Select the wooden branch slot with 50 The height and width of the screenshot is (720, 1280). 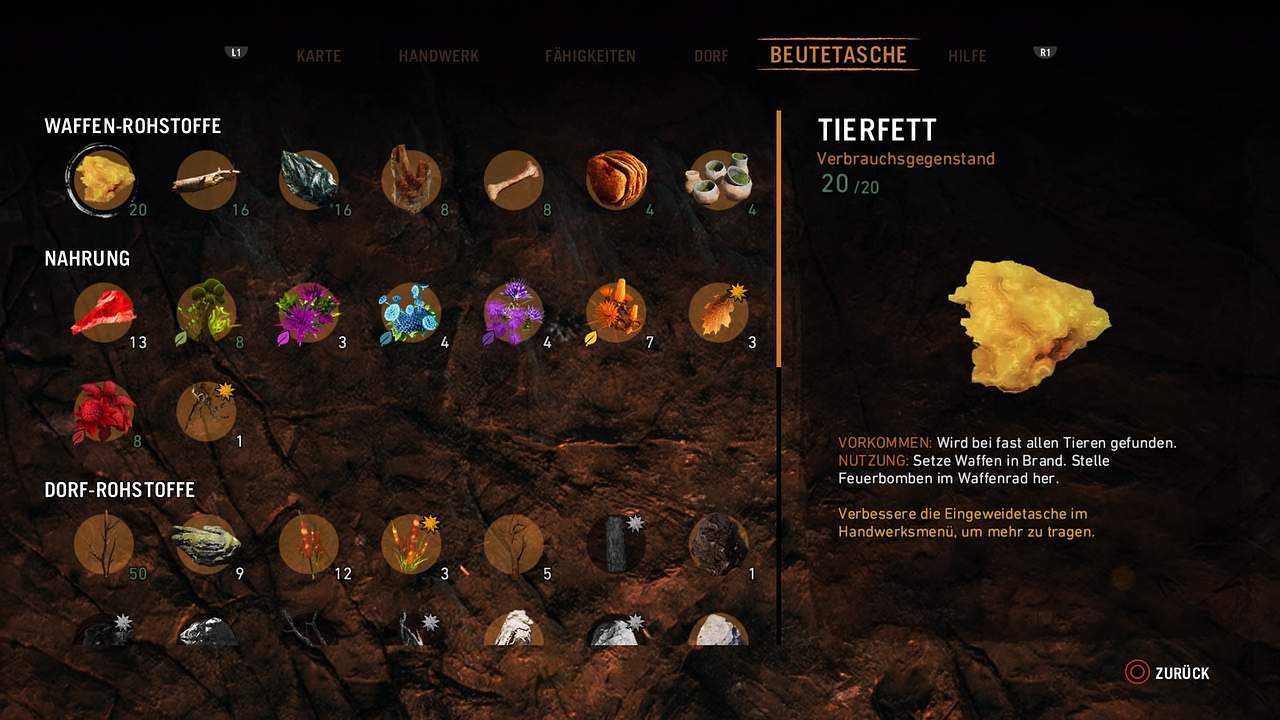104,544
